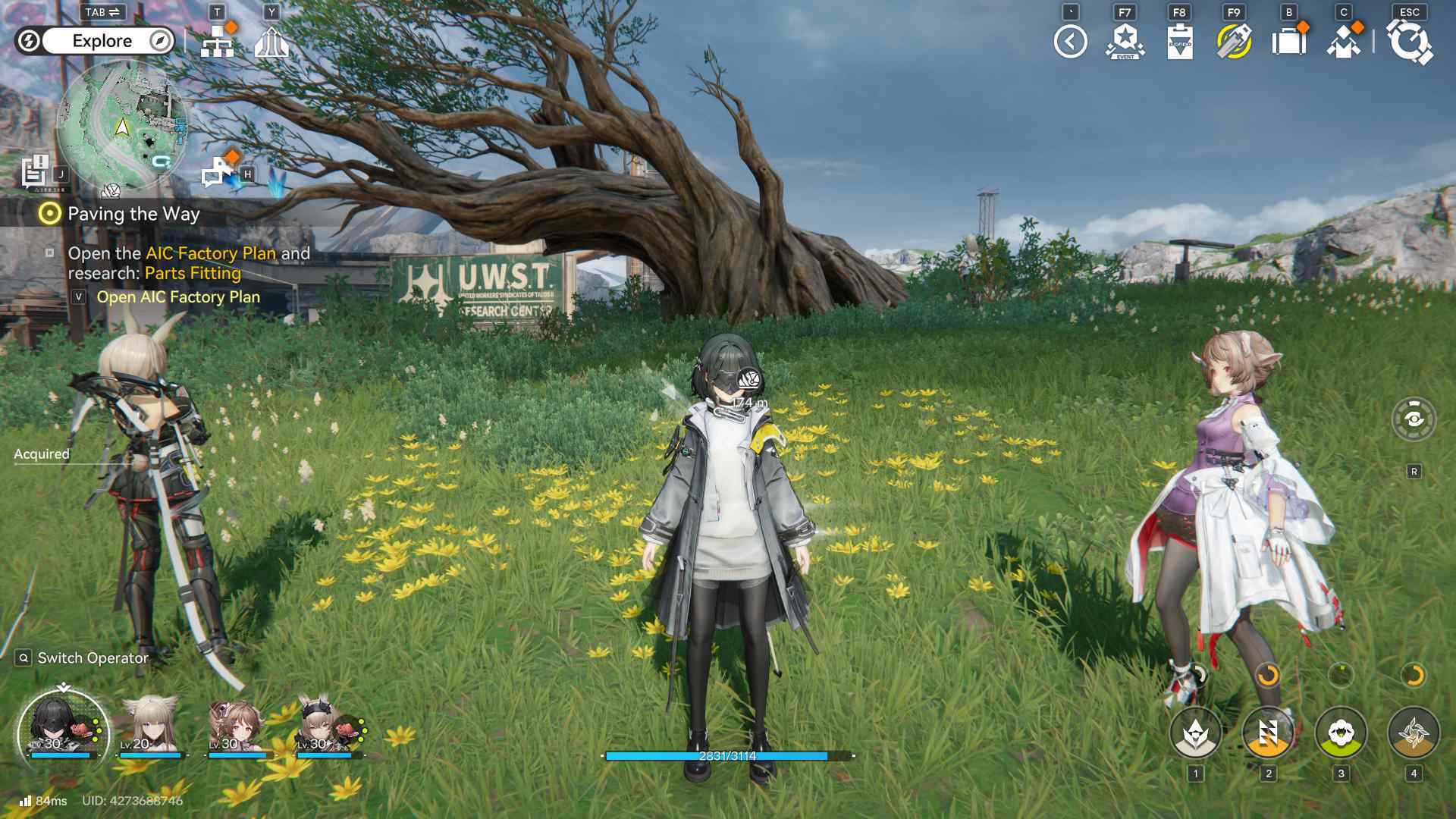Image resolution: width=1456 pixels, height=819 pixels.
Task: Open the hierarchy chart icon menu
Action: pos(218,42)
